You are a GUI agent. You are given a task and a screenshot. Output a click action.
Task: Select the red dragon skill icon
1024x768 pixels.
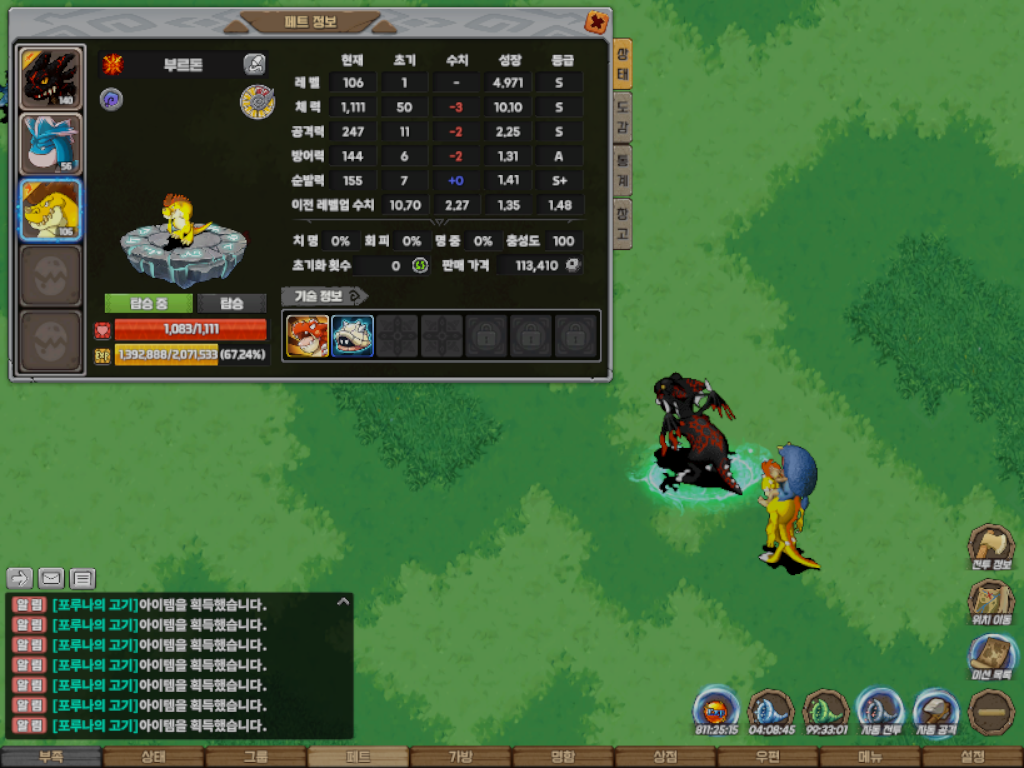(x=307, y=336)
